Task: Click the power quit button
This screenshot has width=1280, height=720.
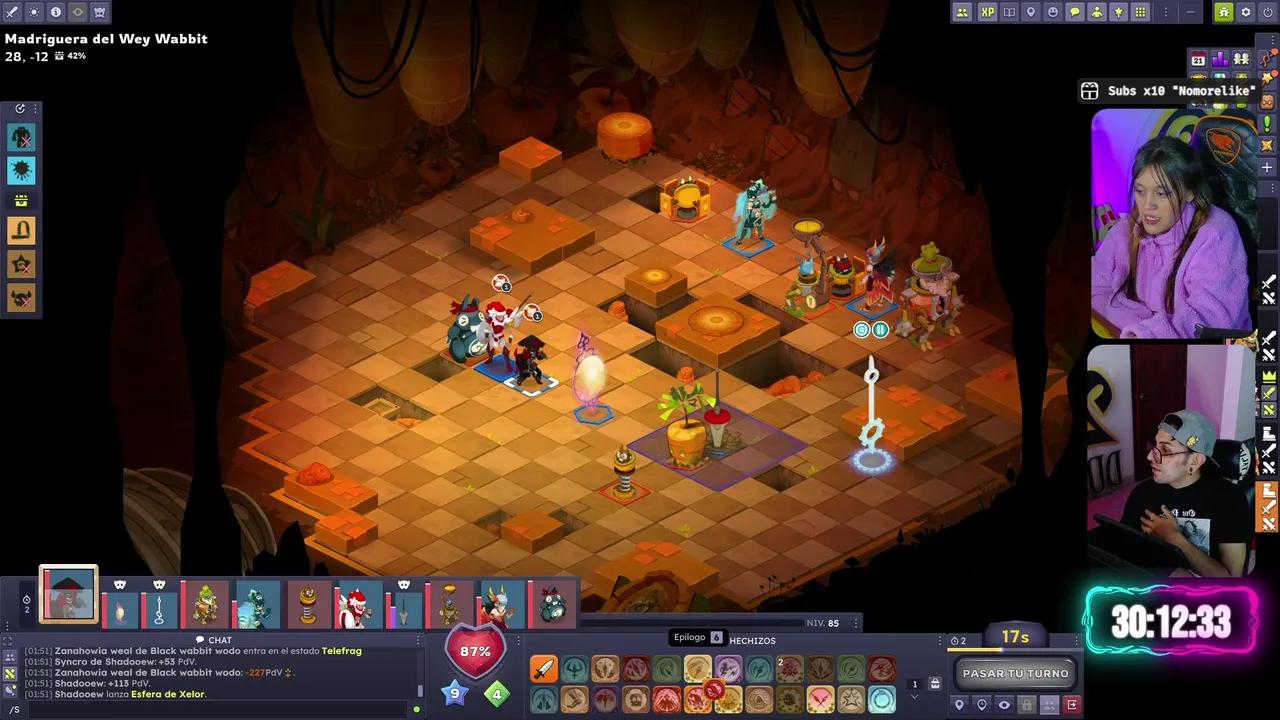Action: (x=1267, y=12)
